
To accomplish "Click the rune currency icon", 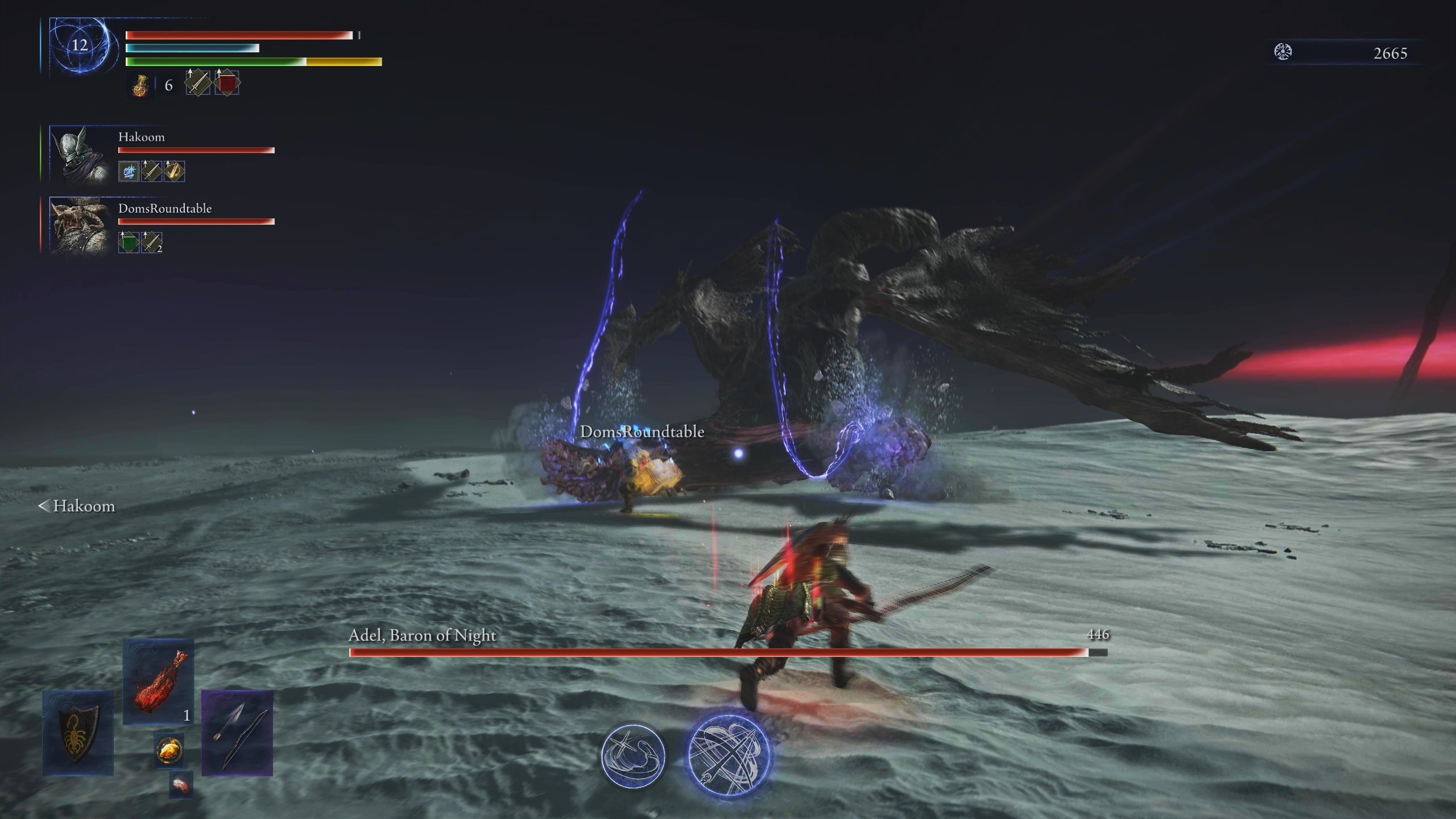I will point(1283,52).
